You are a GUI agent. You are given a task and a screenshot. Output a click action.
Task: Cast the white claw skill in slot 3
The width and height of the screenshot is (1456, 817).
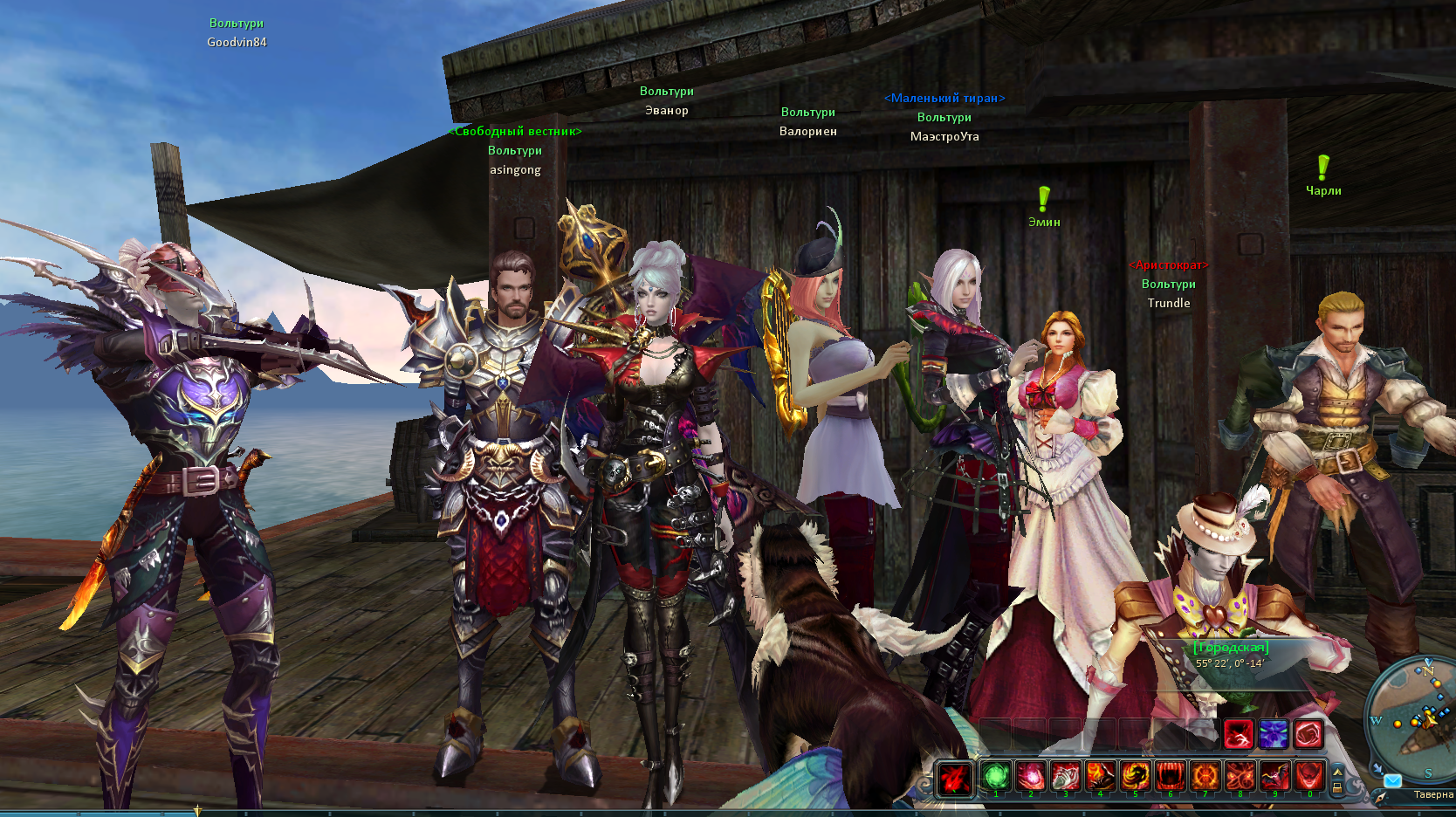coord(1065,776)
